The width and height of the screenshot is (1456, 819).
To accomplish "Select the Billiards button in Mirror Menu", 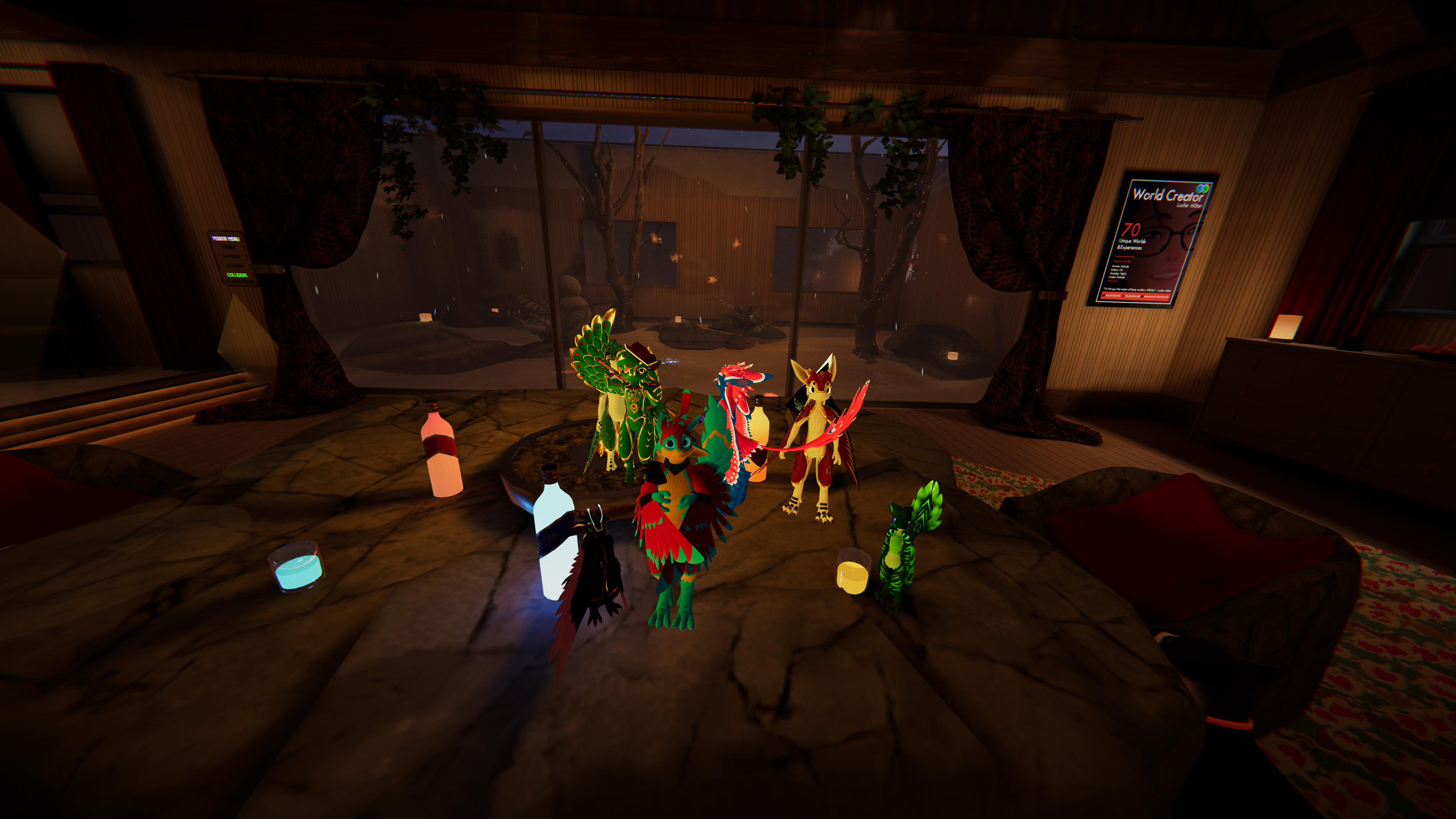I will [232, 282].
